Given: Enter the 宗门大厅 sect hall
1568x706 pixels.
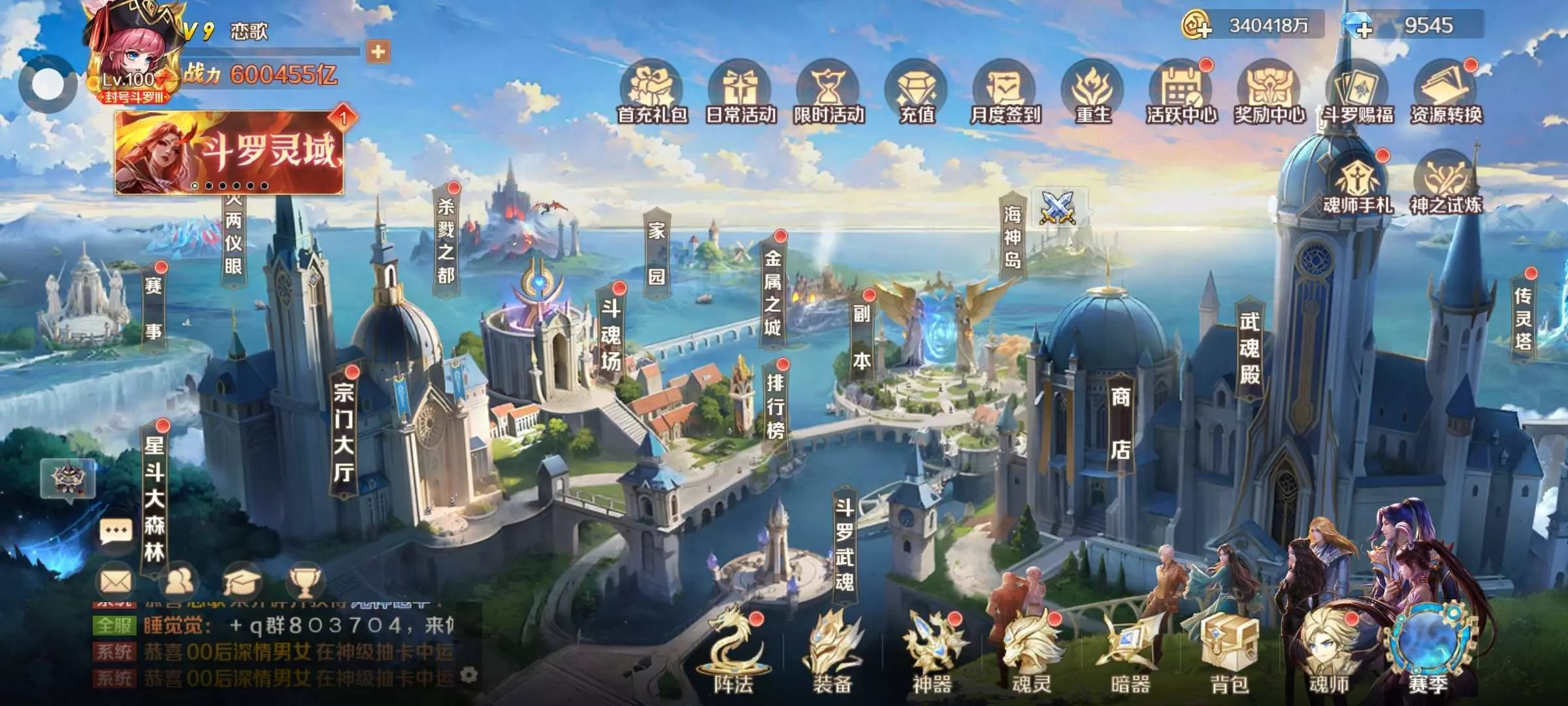Looking at the screenshot, I should click(x=344, y=431).
